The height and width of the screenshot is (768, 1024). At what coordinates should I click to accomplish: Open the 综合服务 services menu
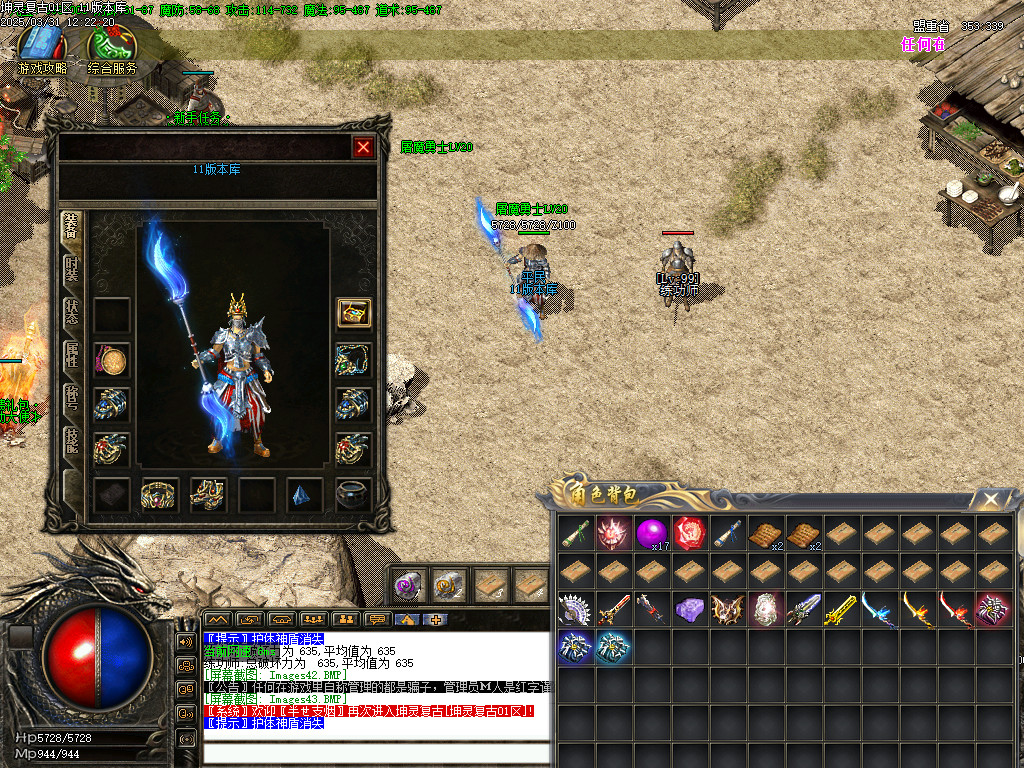112,50
